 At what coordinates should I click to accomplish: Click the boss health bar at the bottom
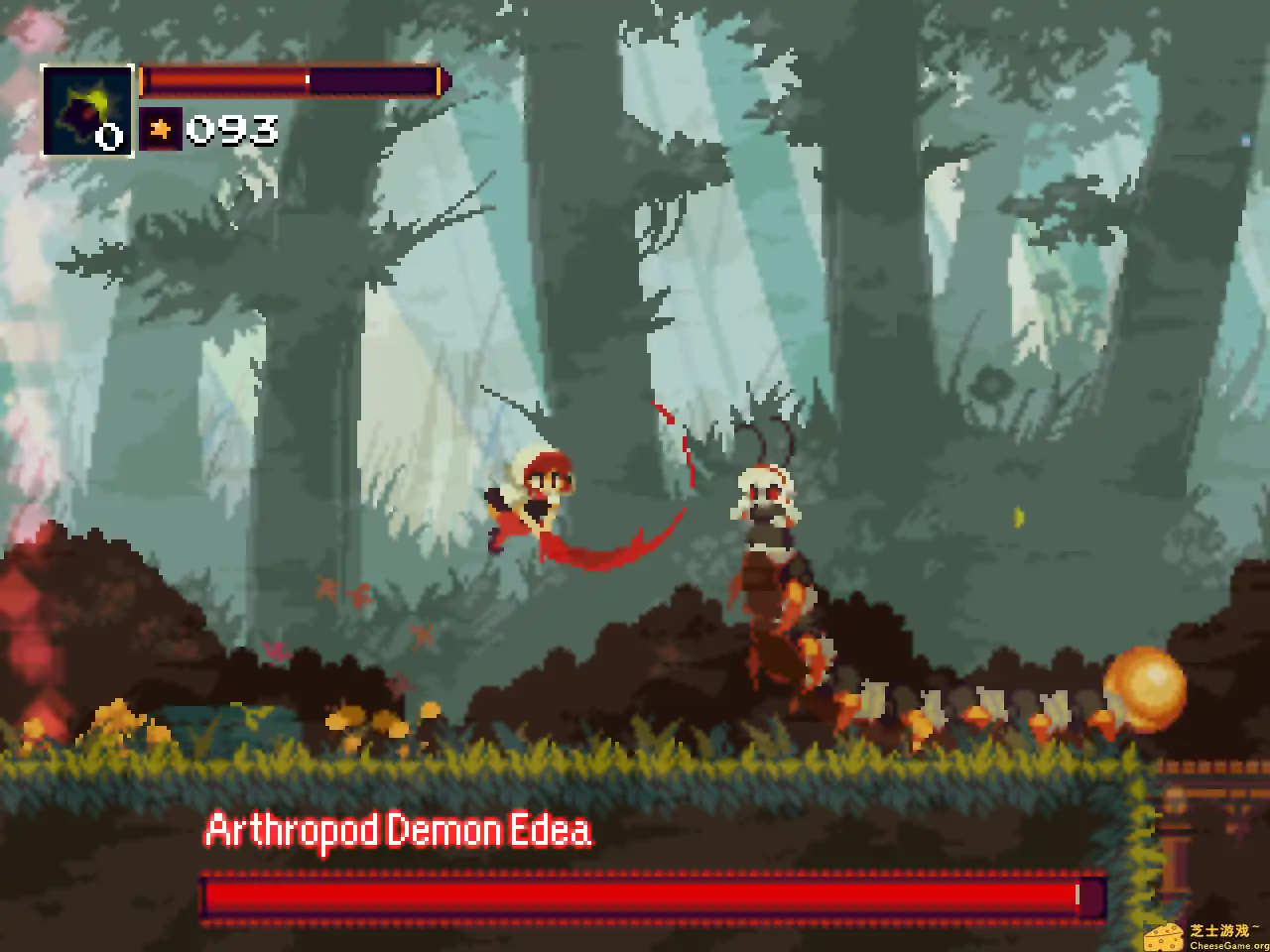point(650,895)
